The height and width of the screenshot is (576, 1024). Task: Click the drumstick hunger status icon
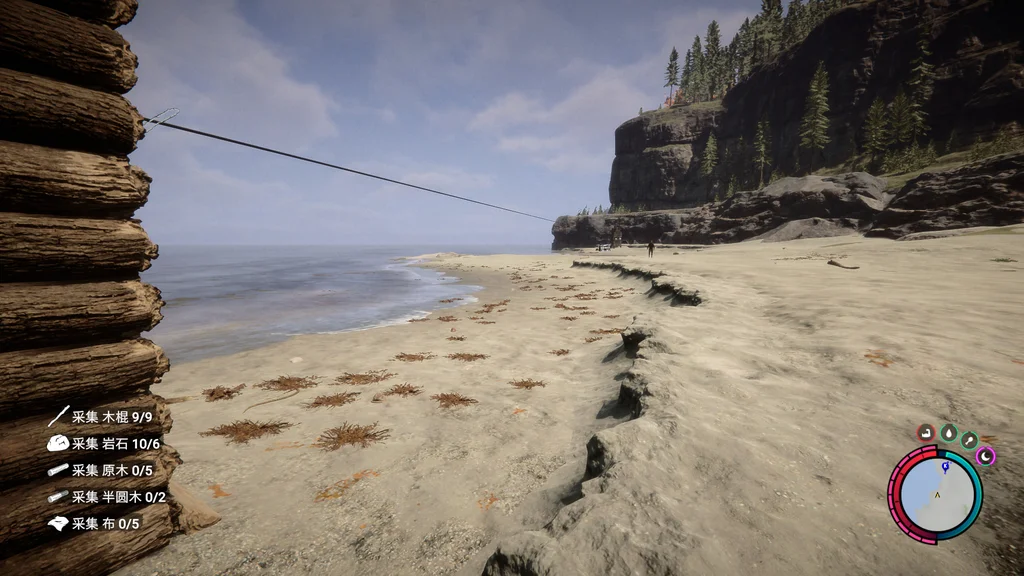tap(969, 440)
